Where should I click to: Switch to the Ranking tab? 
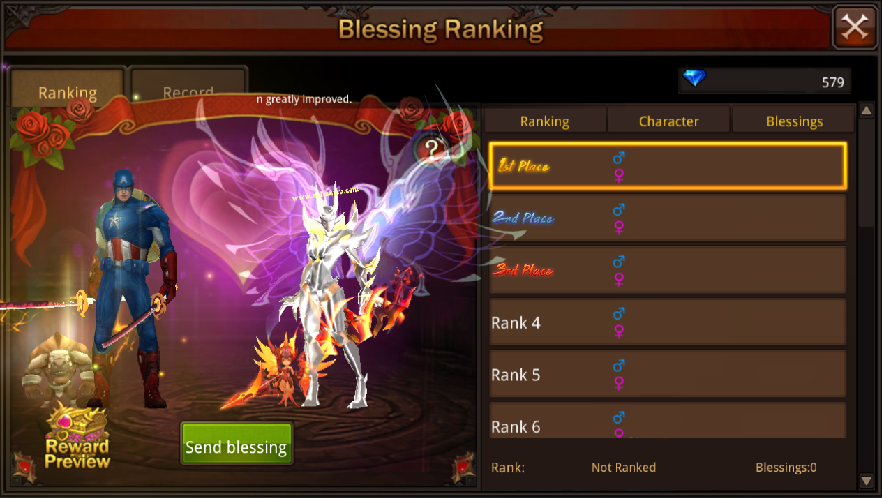pyautogui.click(x=67, y=92)
